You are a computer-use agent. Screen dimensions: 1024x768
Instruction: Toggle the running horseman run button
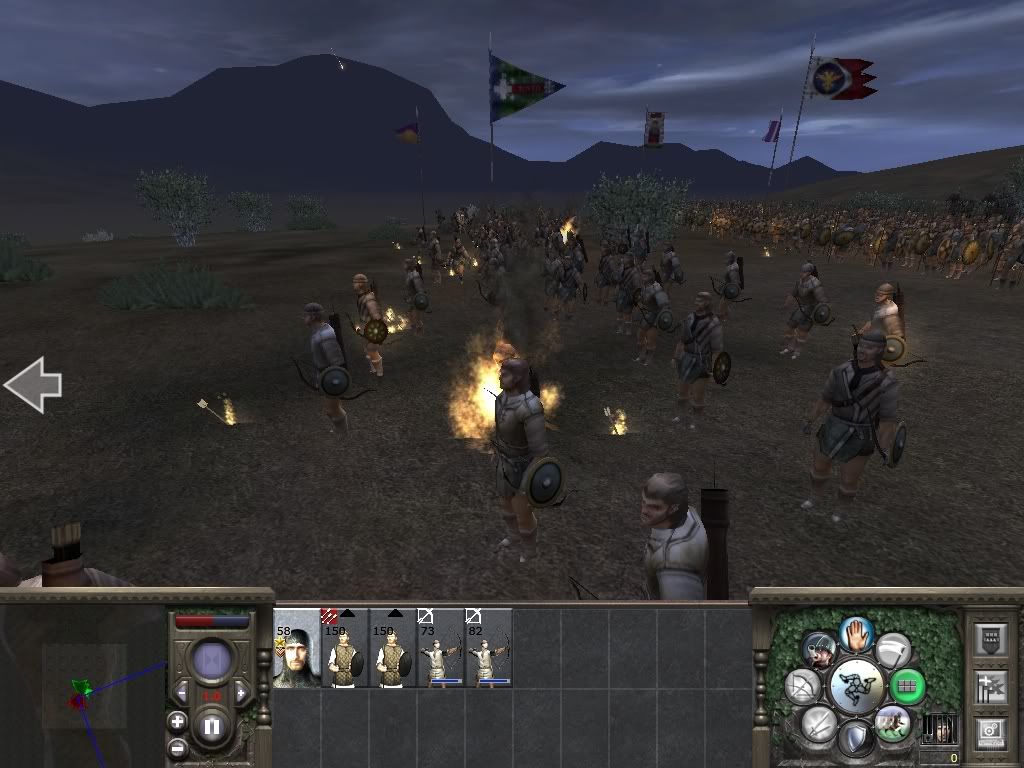(892, 723)
